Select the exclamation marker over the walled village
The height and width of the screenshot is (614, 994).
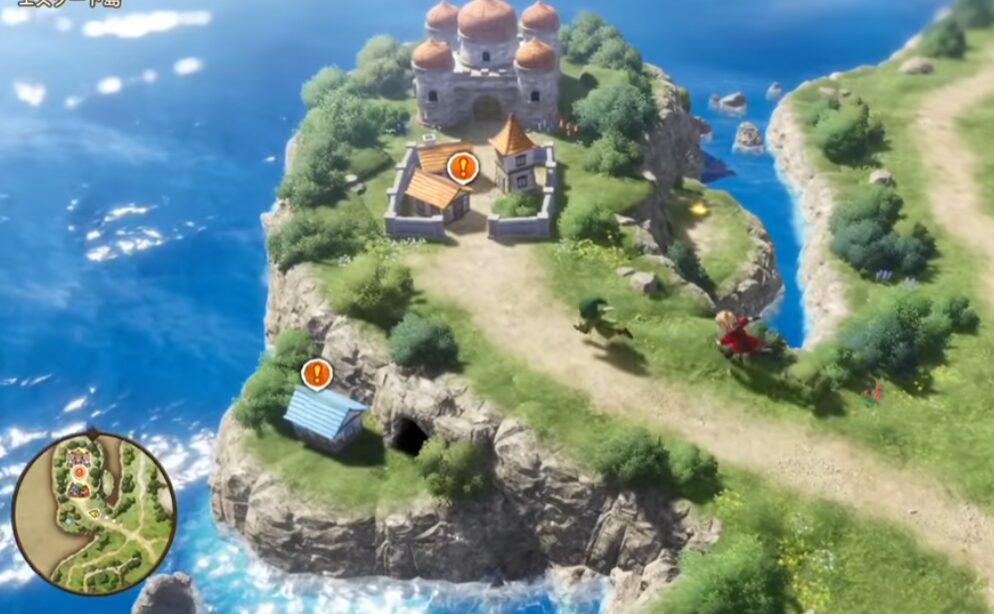pos(462,167)
